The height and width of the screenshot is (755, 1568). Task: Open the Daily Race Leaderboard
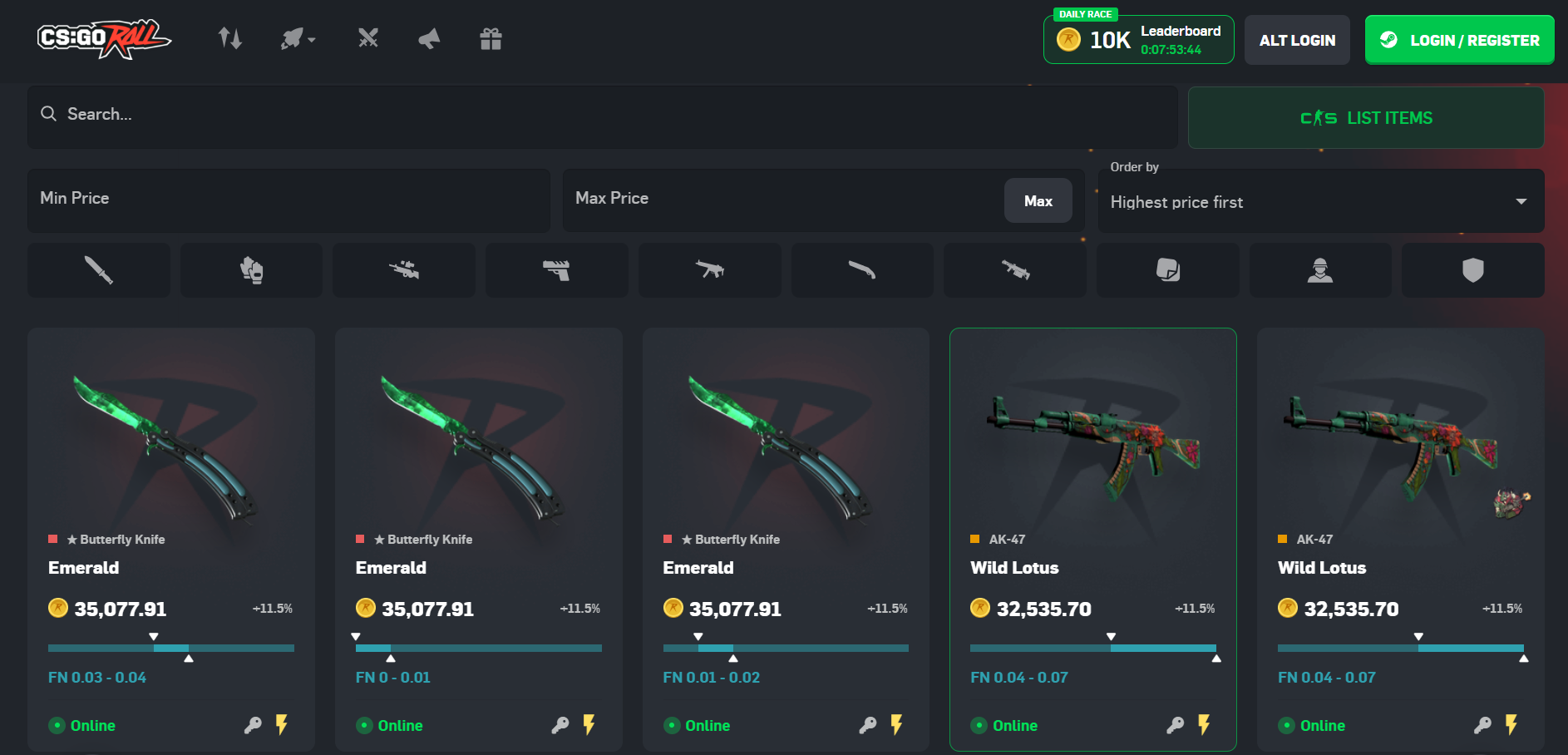1138,40
